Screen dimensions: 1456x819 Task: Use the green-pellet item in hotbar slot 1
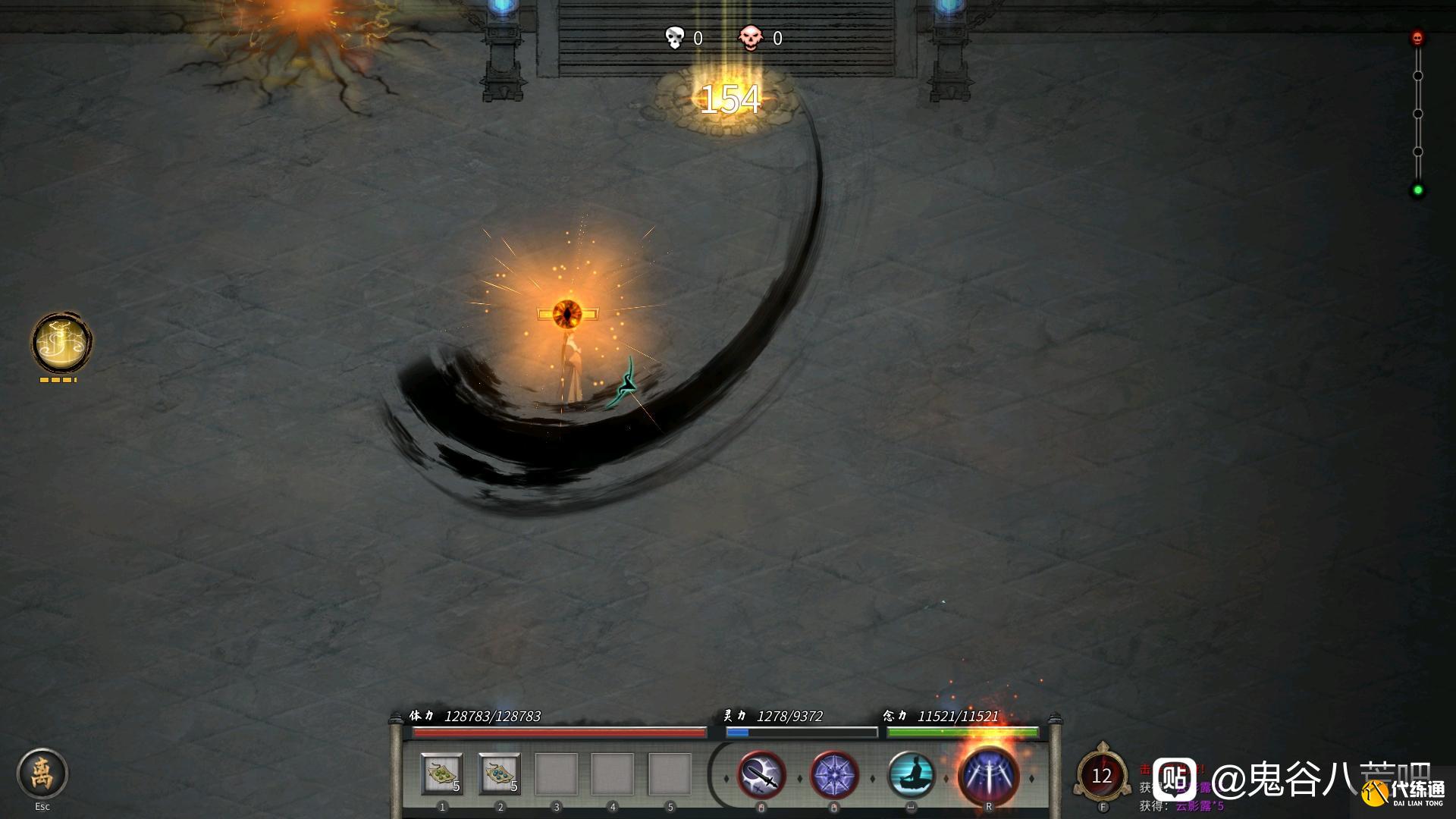pos(442,774)
